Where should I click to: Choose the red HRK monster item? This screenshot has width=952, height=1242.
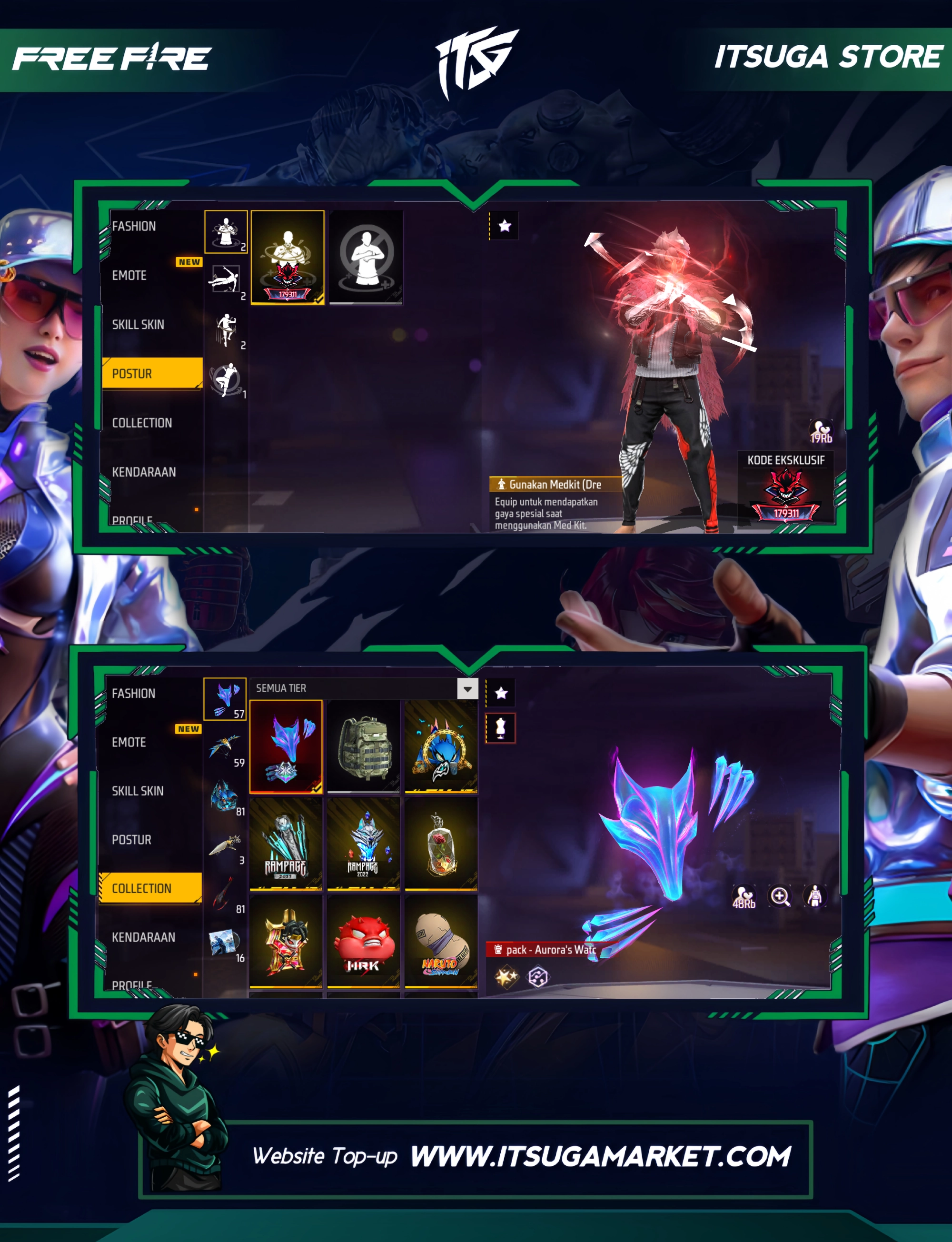363,942
